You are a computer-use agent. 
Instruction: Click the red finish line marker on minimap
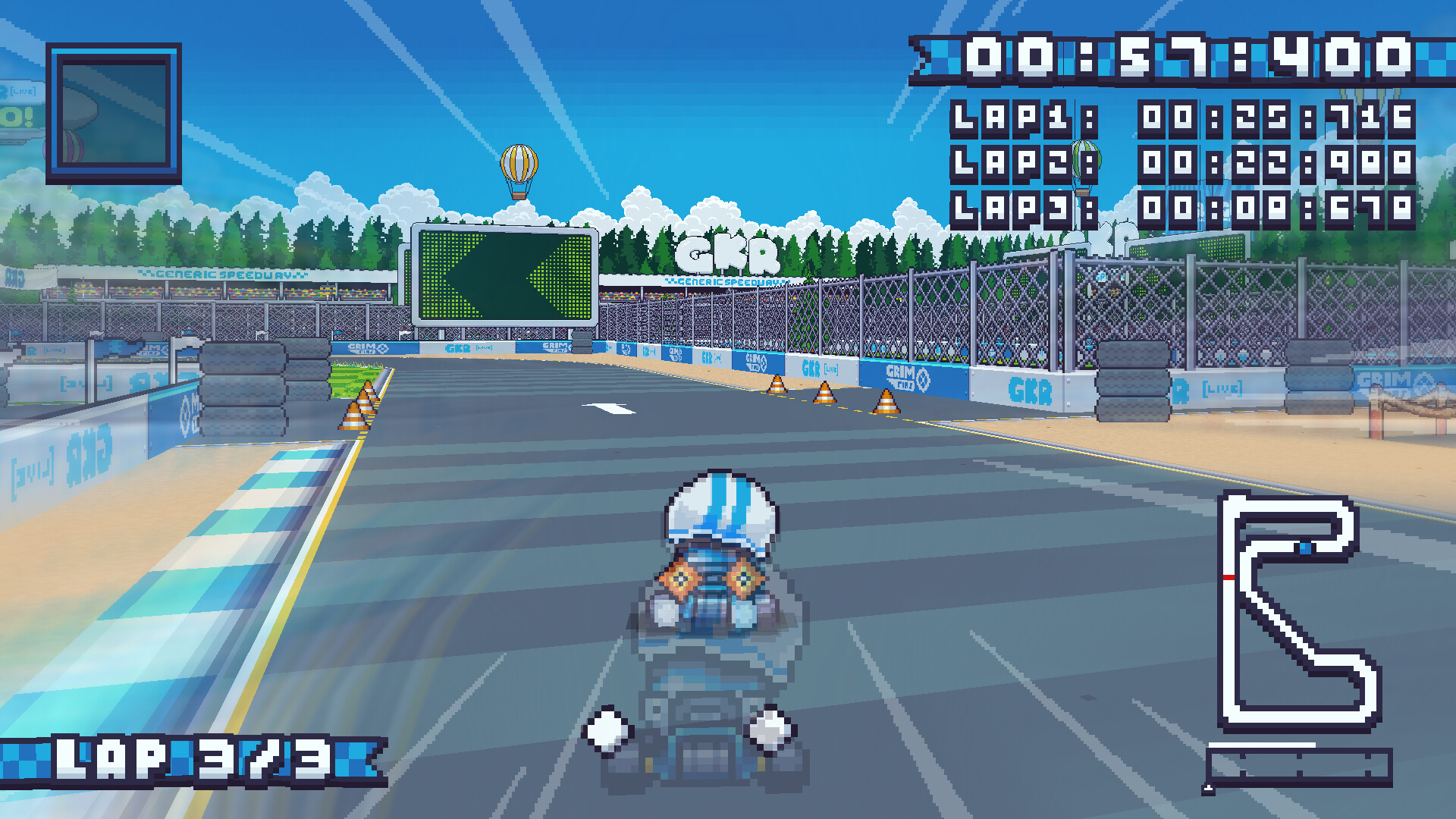coord(1228,576)
